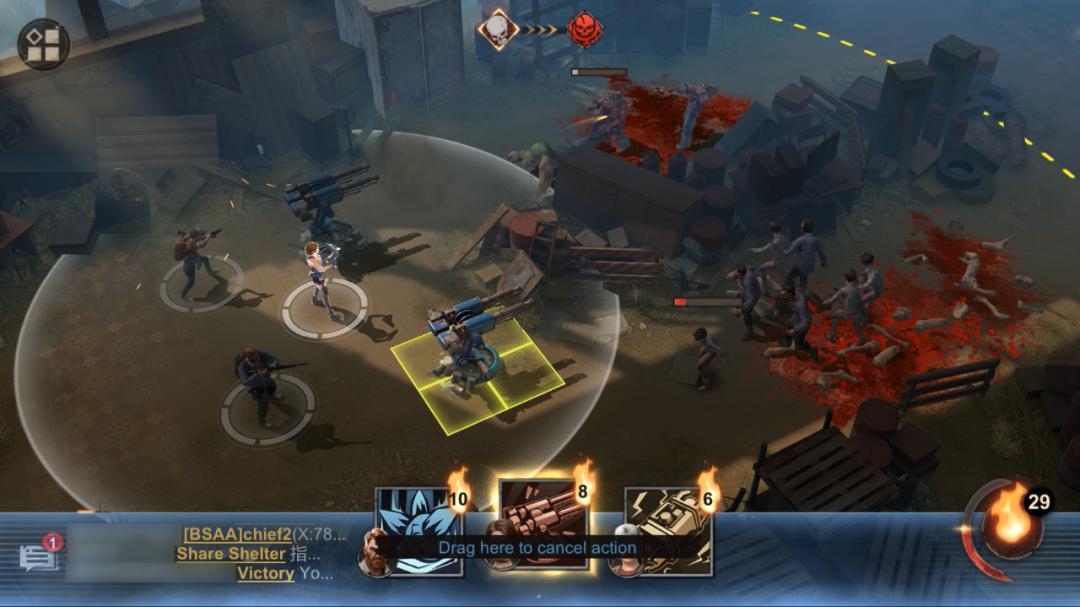Open the Share Shelter chat link
1080x607 pixels.
click(x=231, y=553)
